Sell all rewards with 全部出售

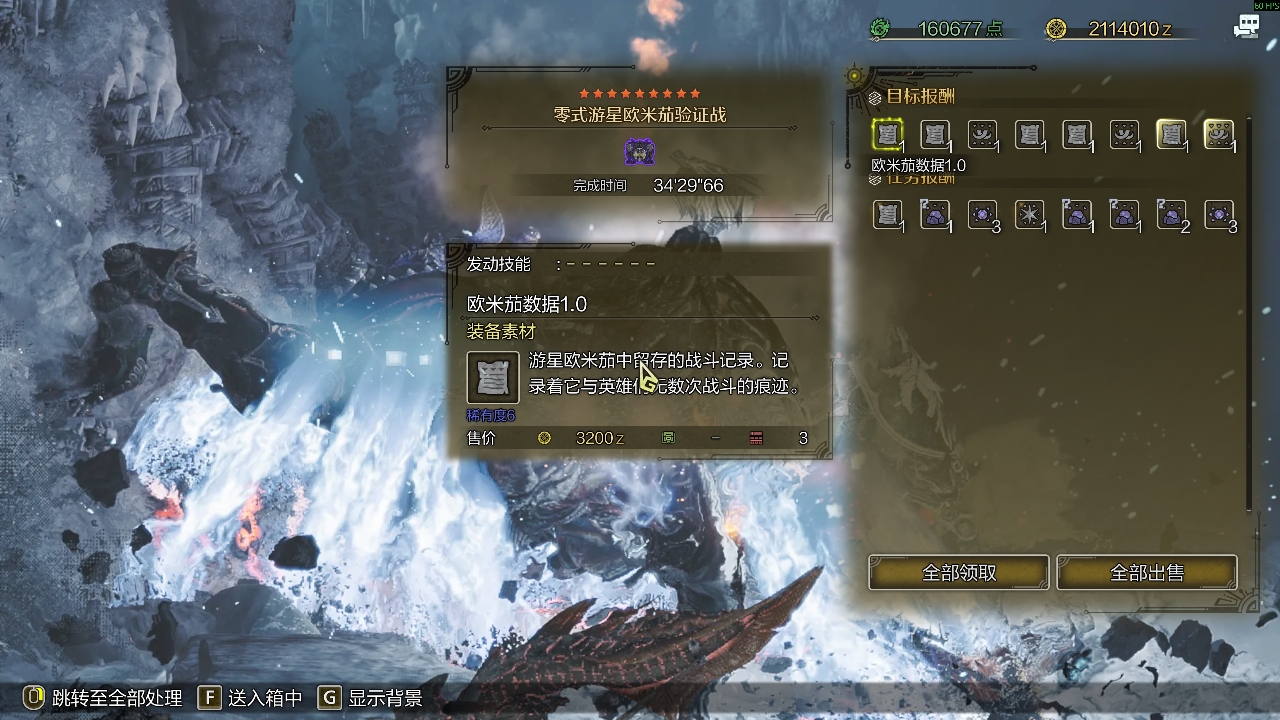[1146, 573]
